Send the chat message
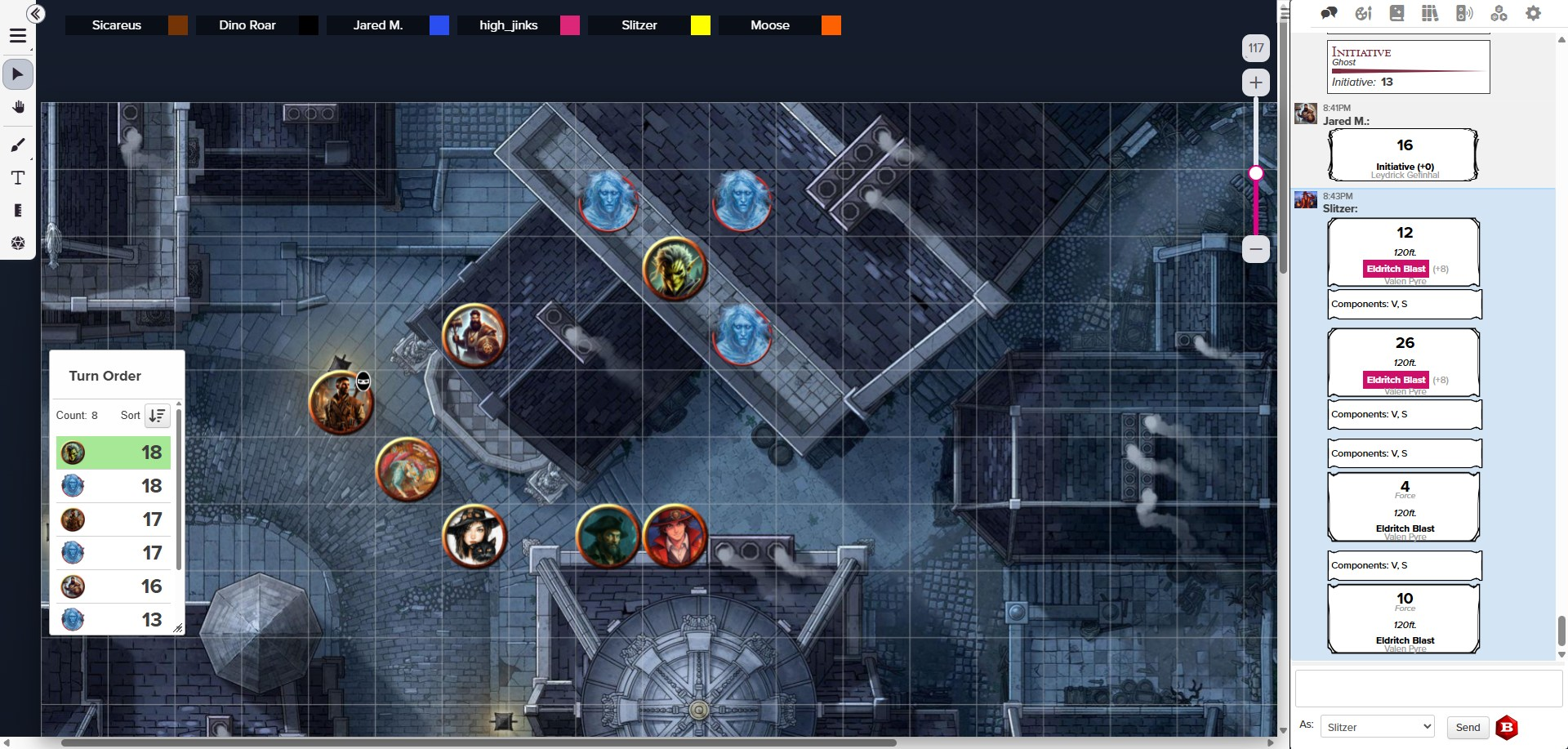 tap(1467, 727)
